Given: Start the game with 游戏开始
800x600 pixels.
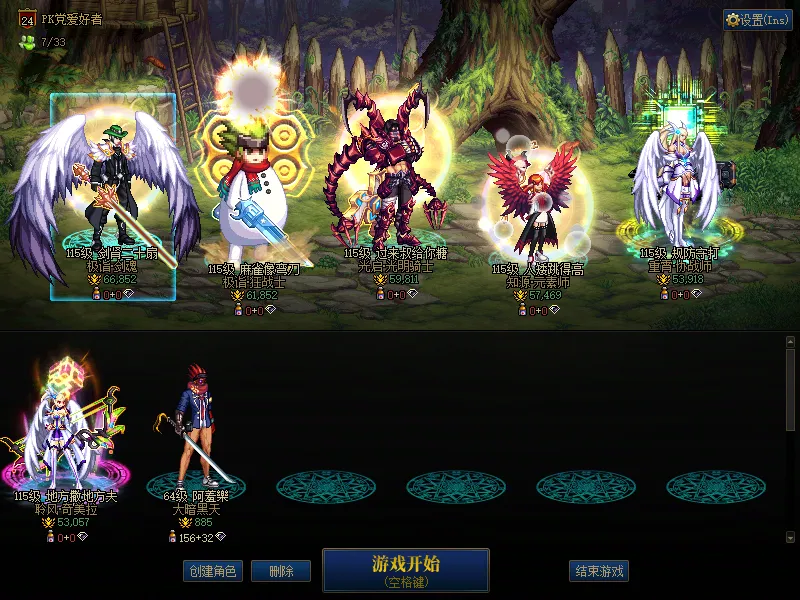Looking at the screenshot, I should pos(405,569).
